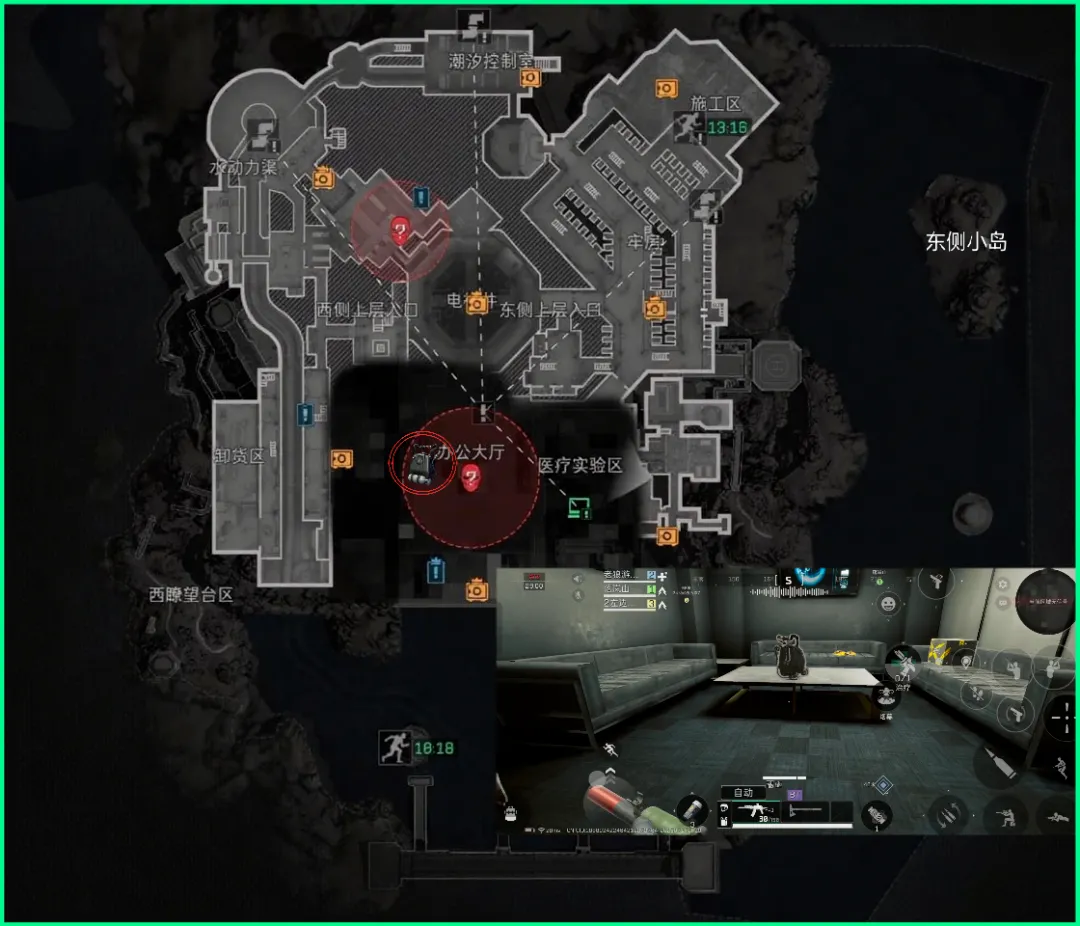Select the safe marker beside 潮汐控制室
1080x926 pixels.
click(x=530, y=78)
